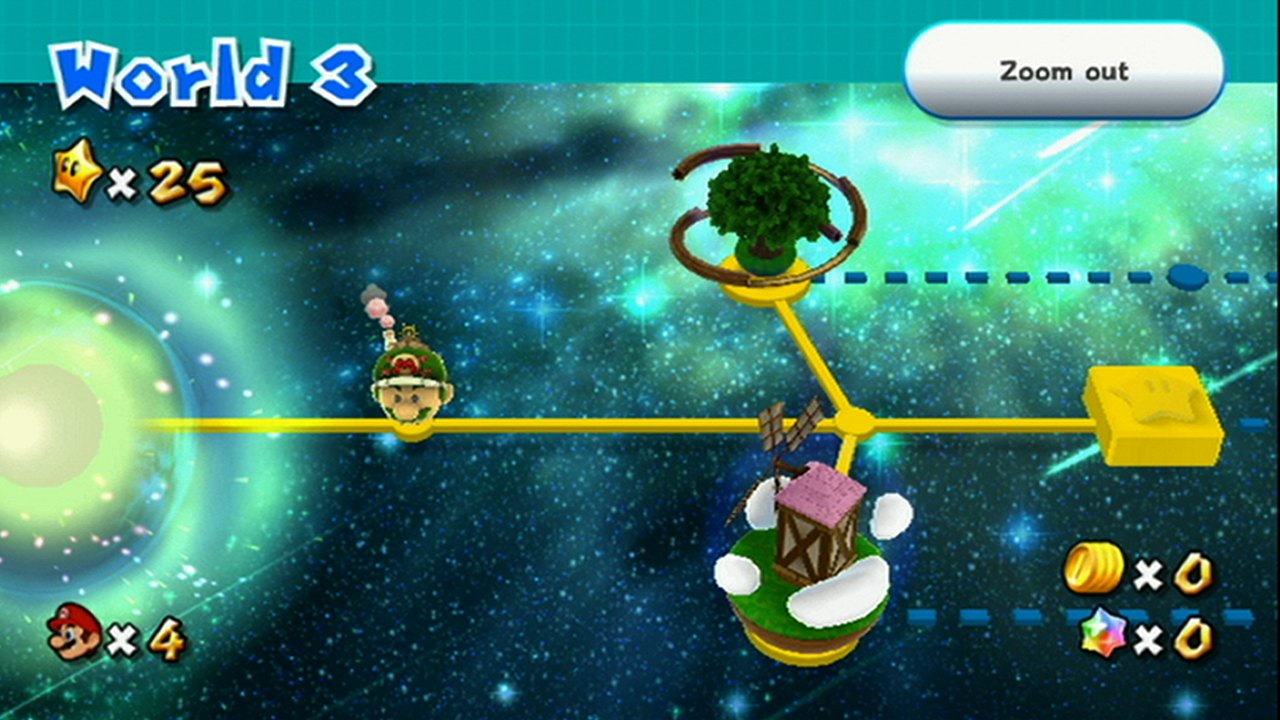Select the node under Bee Luigi
Viewport: 1280px width, 720px height.
pos(413,432)
